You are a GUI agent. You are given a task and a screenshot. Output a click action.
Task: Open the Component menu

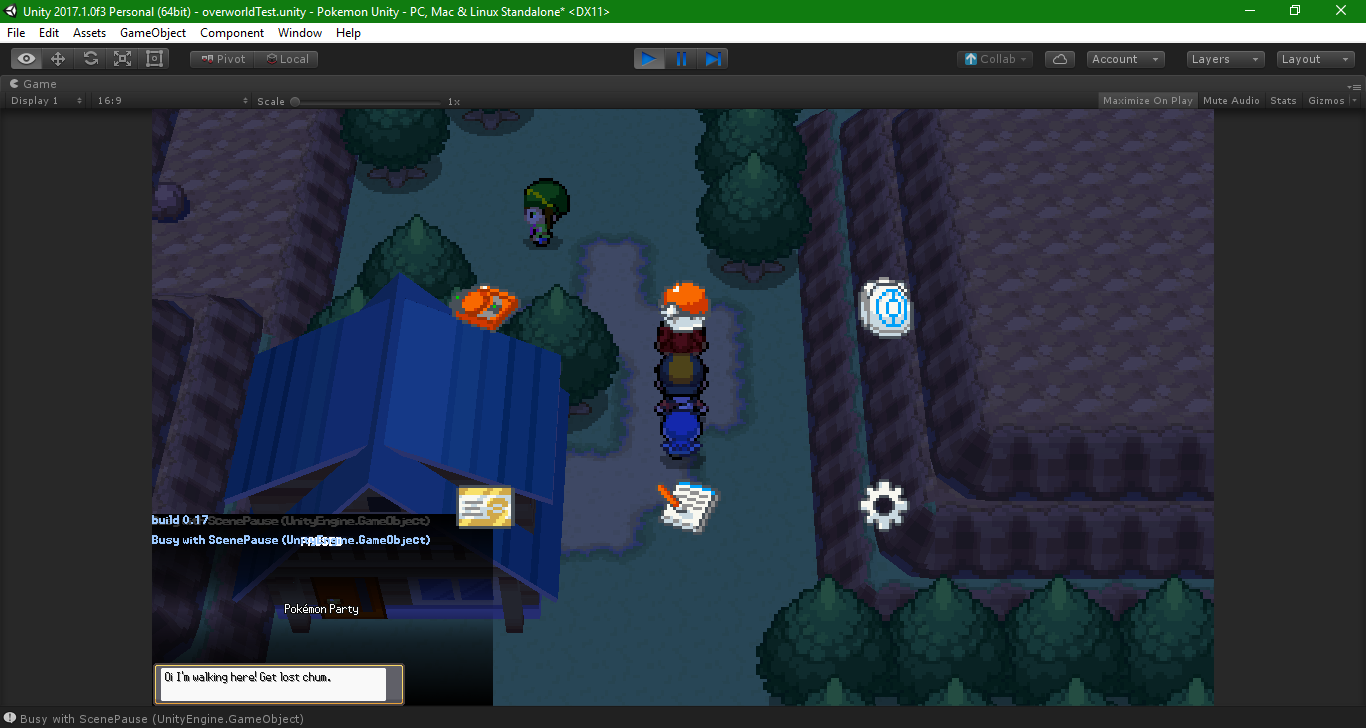232,33
